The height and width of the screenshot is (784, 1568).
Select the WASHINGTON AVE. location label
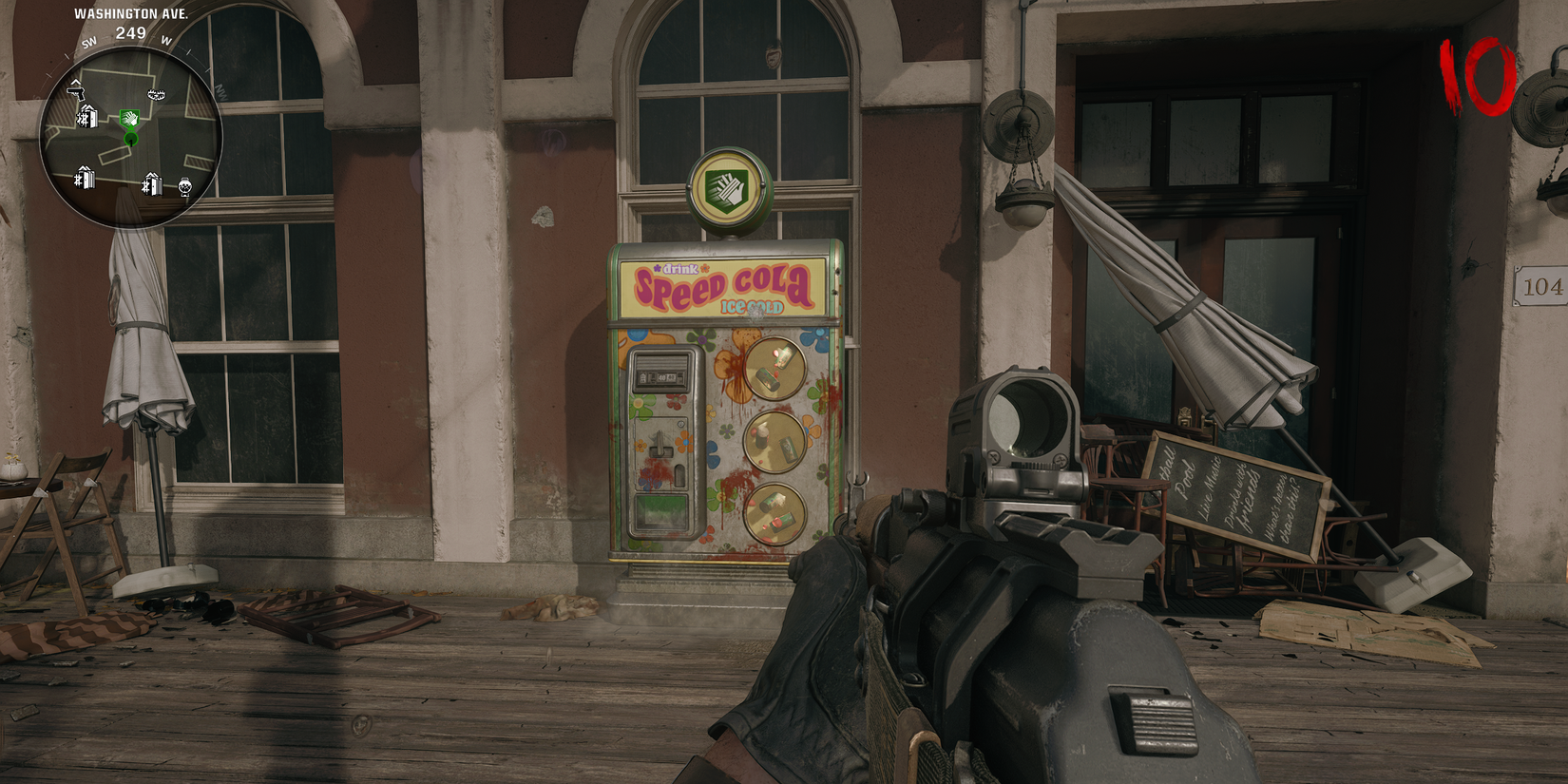[132, 14]
